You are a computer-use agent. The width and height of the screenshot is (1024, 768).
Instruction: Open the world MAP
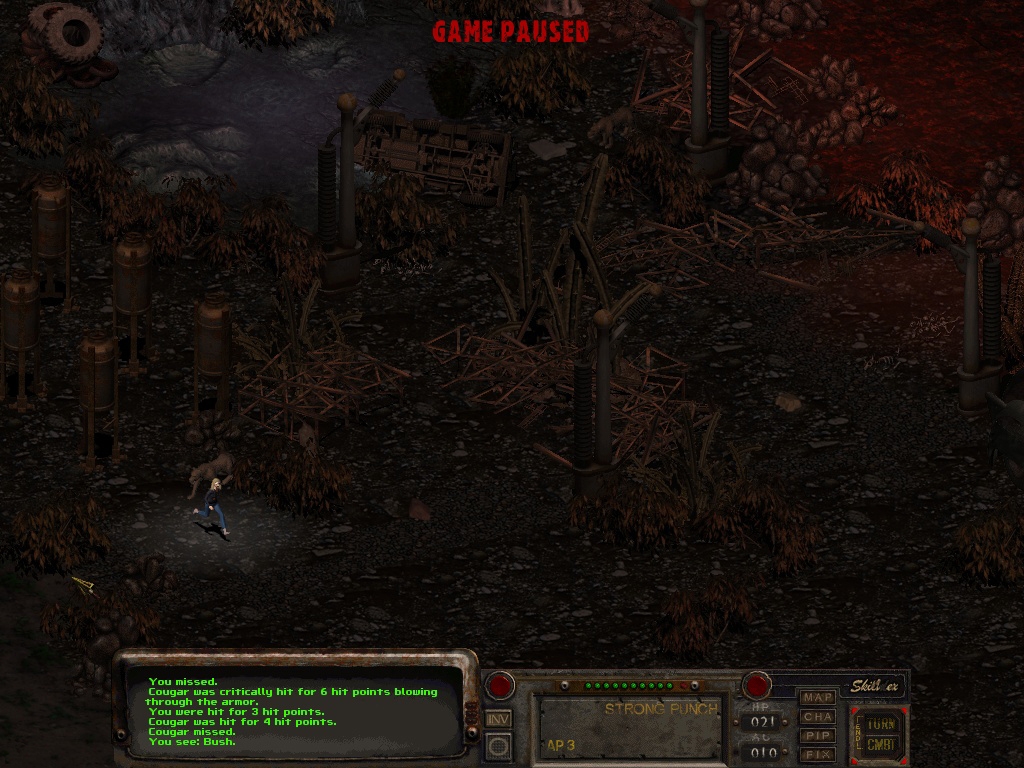pos(818,697)
